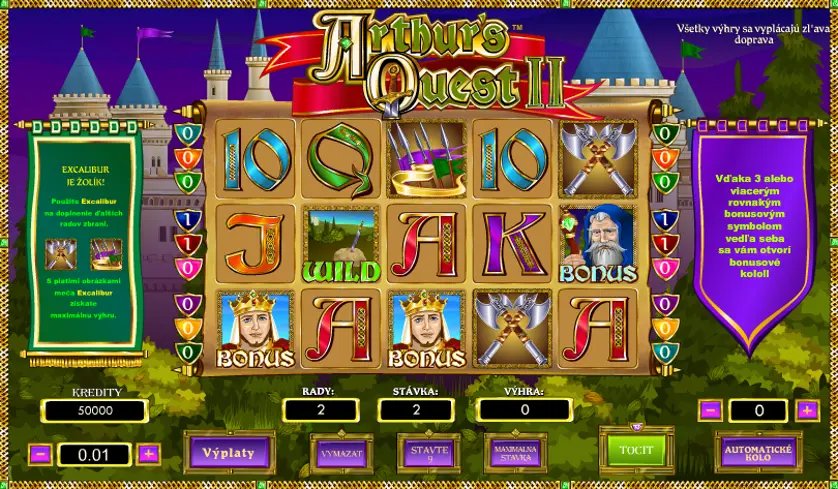The width and height of the screenshot is (838, 489).
Task: Lower the autoplay spin count
Action: pyautogui.click(x=709, y=410)
